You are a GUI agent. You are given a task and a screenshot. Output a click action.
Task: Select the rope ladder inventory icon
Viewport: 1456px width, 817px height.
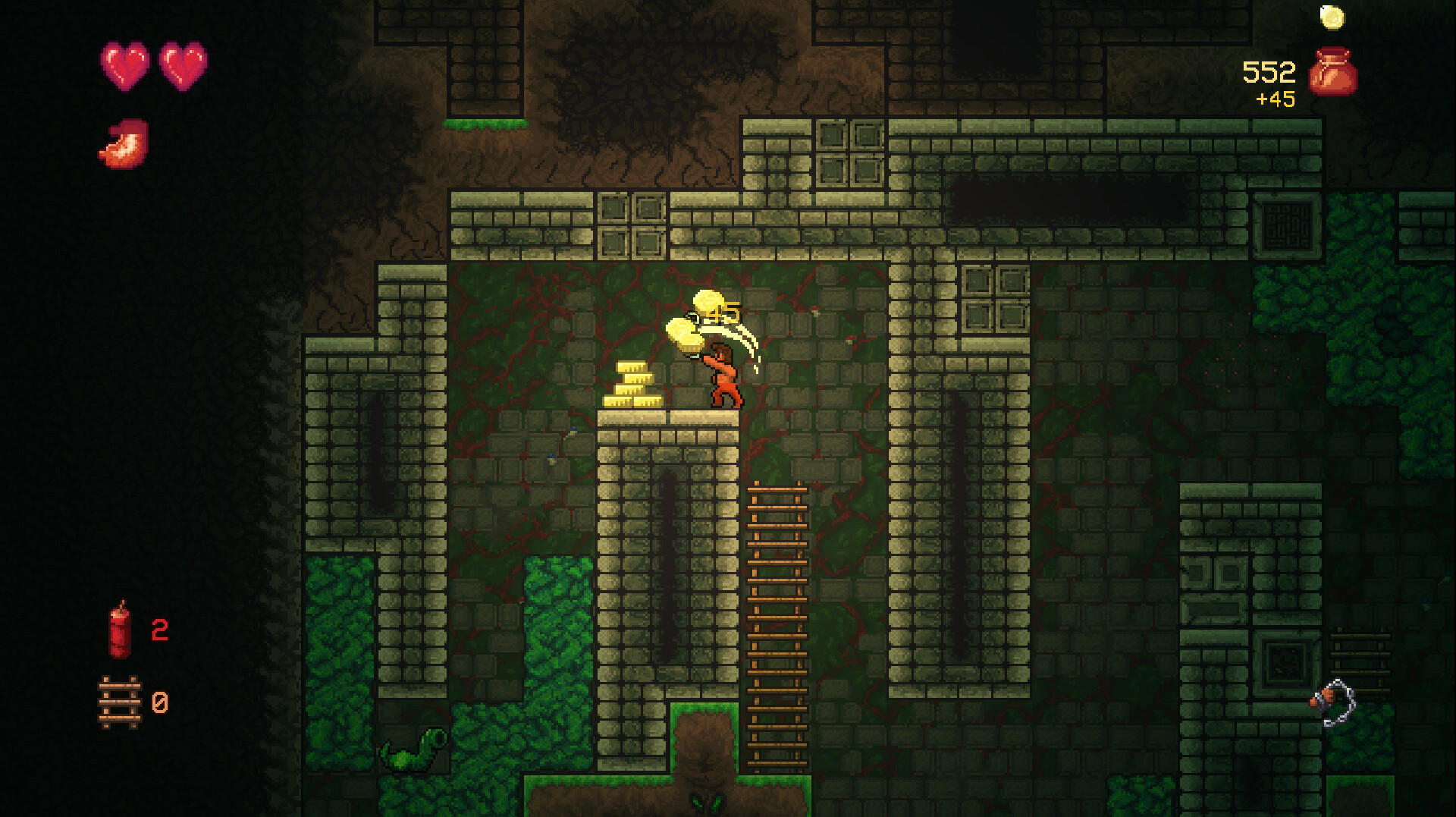[x=120, y=702]
